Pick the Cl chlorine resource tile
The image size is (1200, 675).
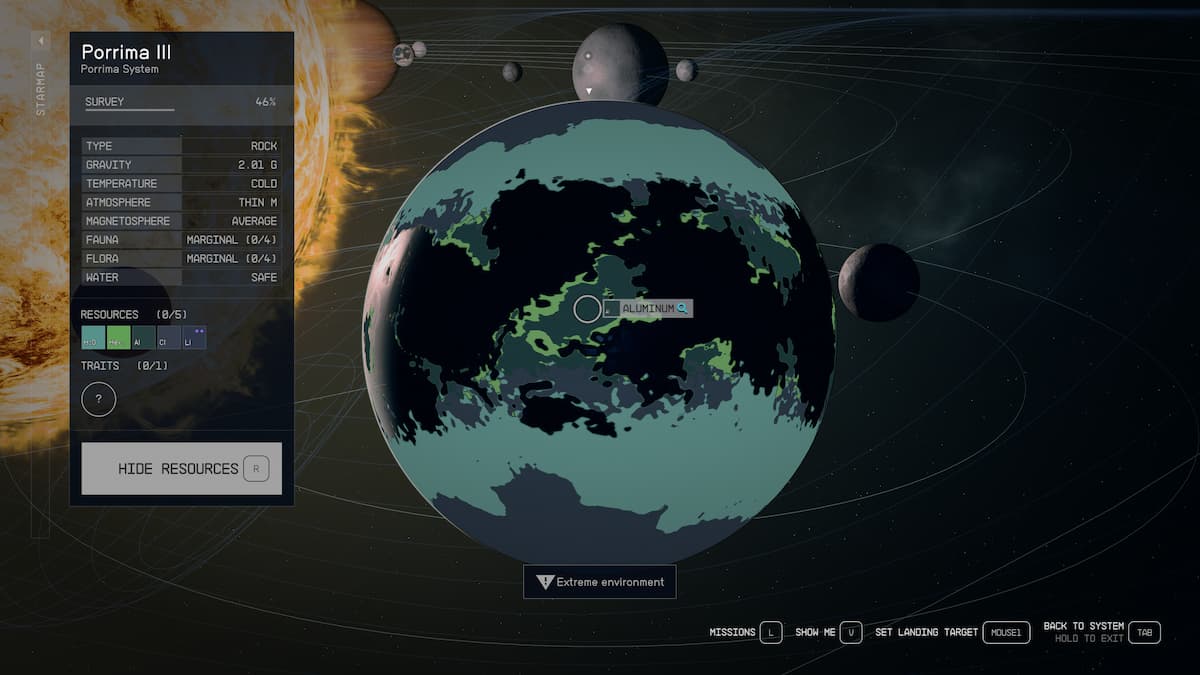[x=168, y=338]
